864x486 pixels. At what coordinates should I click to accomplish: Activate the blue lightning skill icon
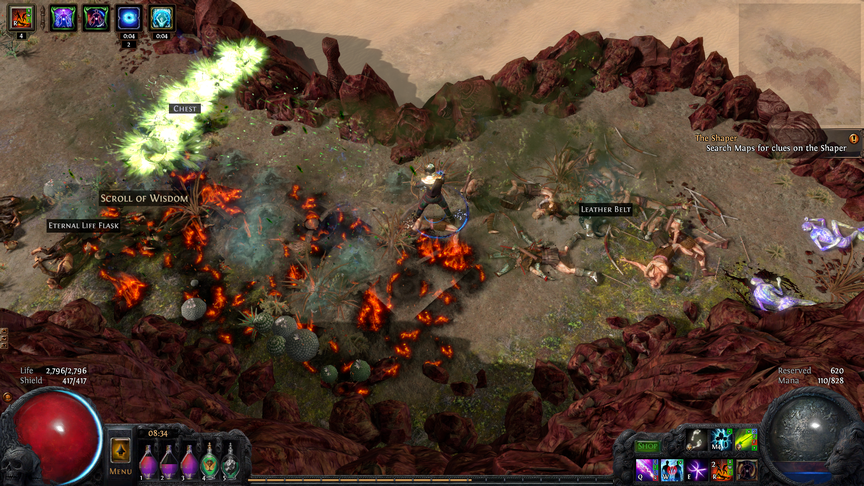coord(721,440)
